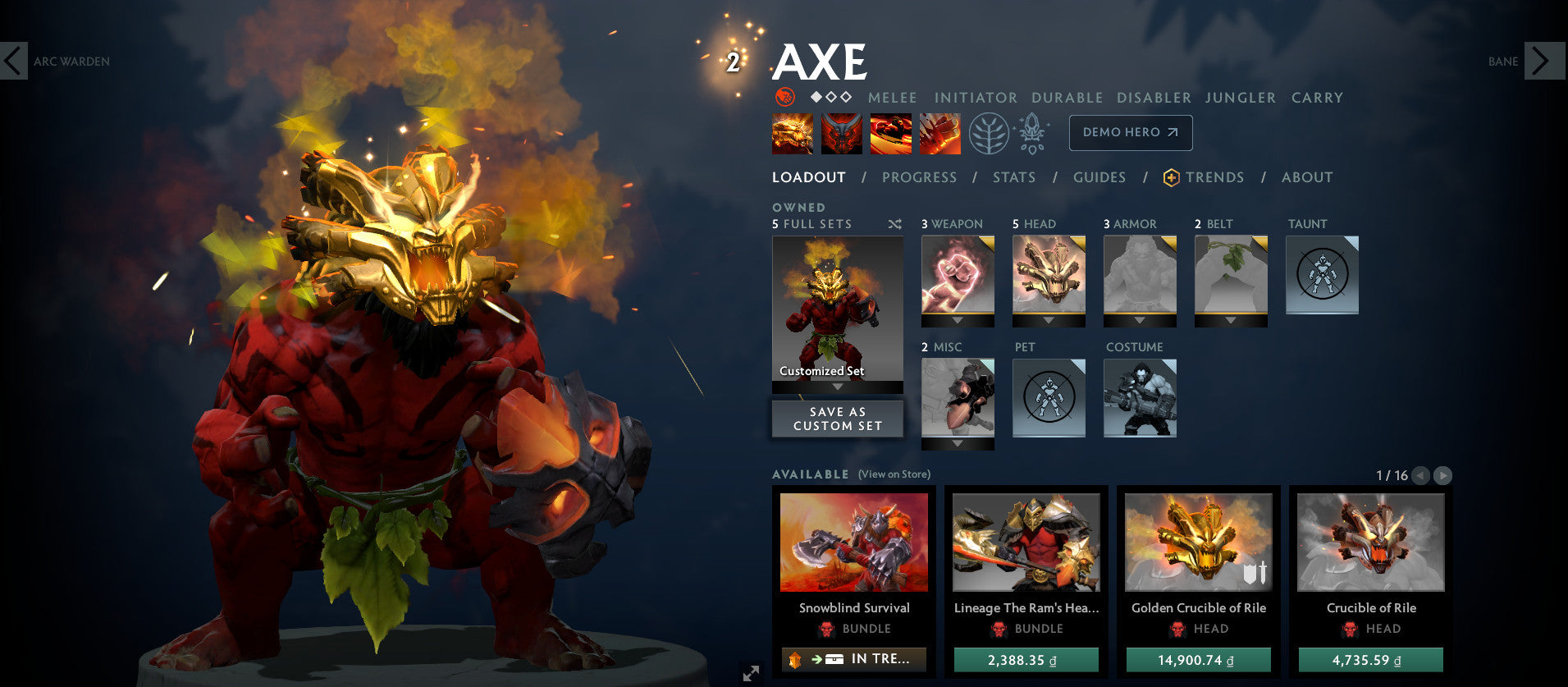
Task: Click the second ability icon, Battle Hunger
Action: point(842,133)
